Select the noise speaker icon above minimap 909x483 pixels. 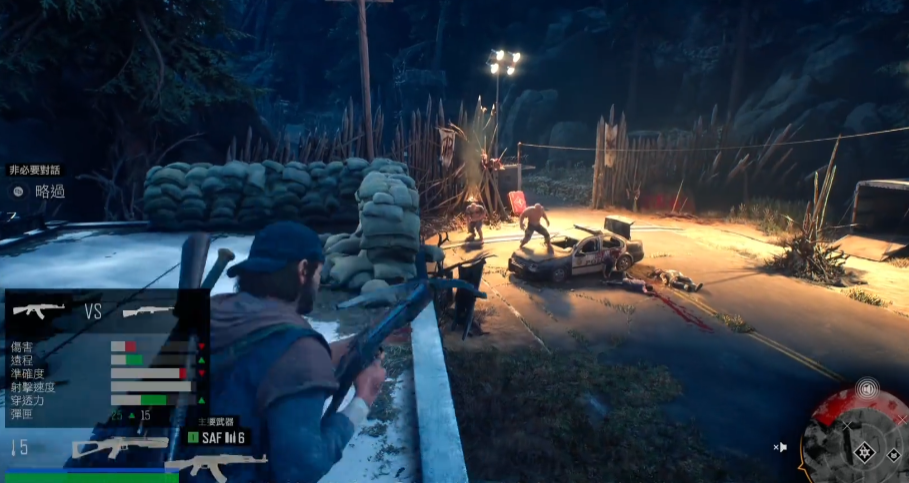(867, 387)
